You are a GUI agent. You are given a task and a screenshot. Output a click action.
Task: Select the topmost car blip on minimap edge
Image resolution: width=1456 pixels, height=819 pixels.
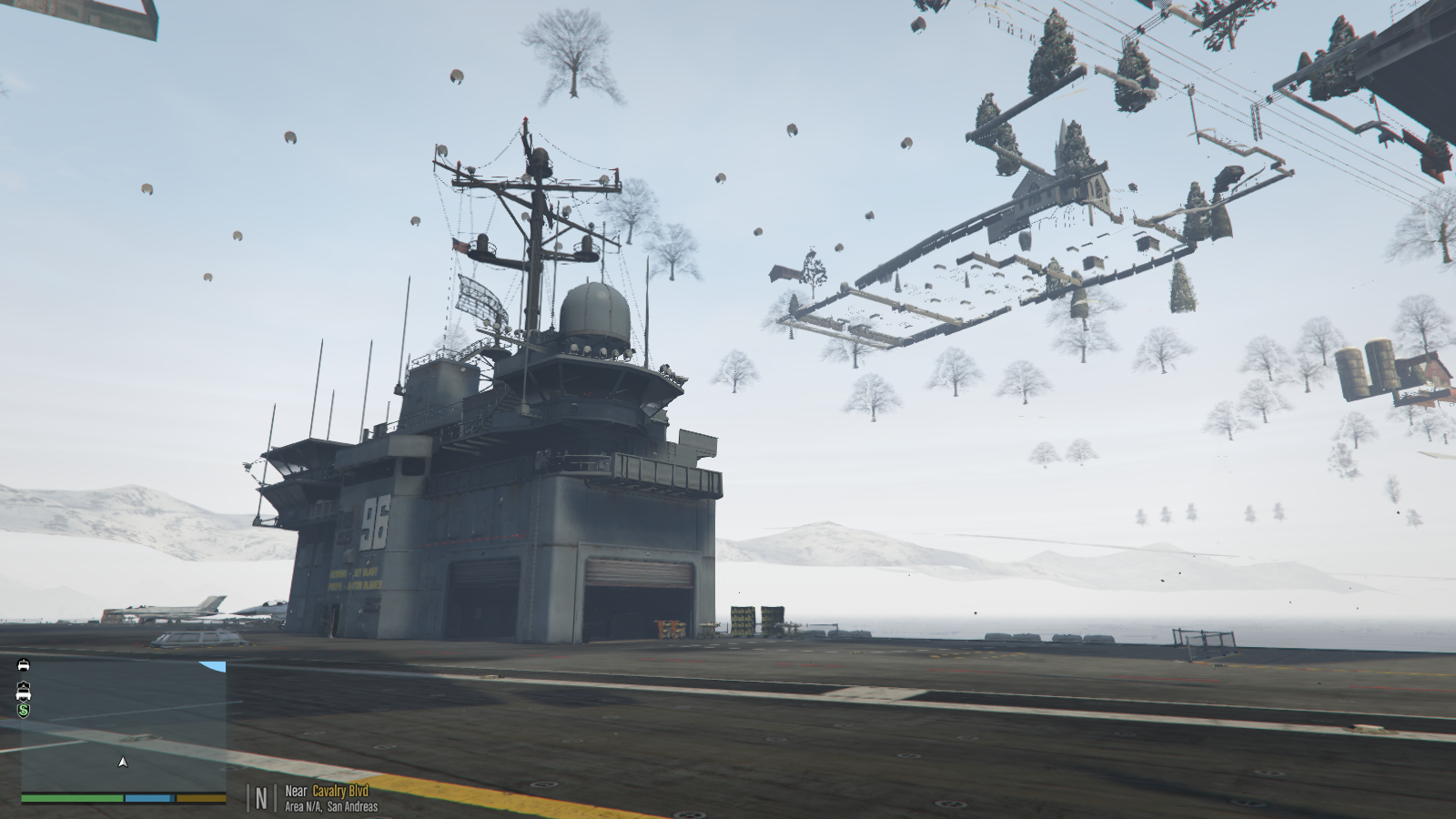tap(24, 664)
